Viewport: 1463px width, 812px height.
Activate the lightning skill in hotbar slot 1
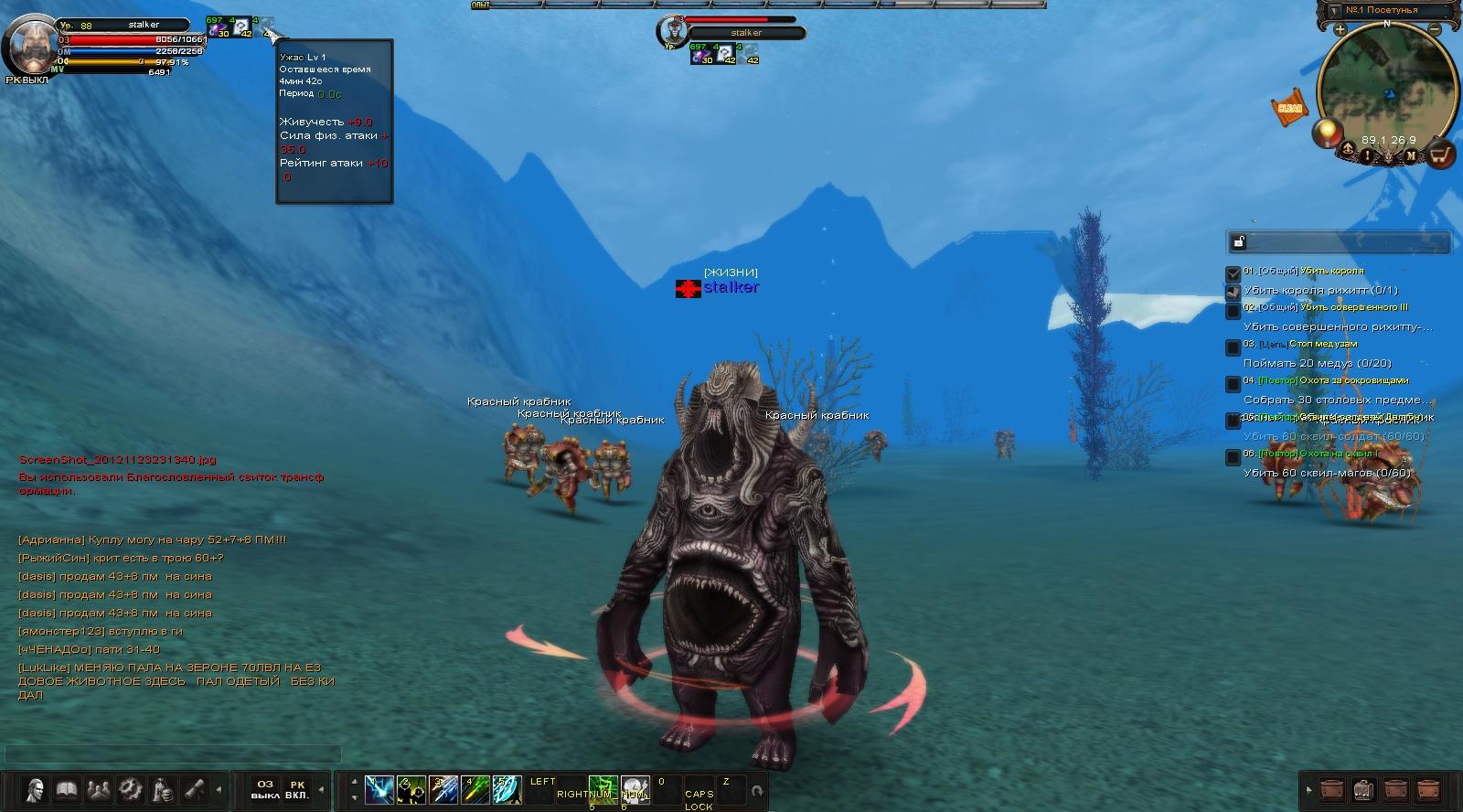click(x=379, y=789)
